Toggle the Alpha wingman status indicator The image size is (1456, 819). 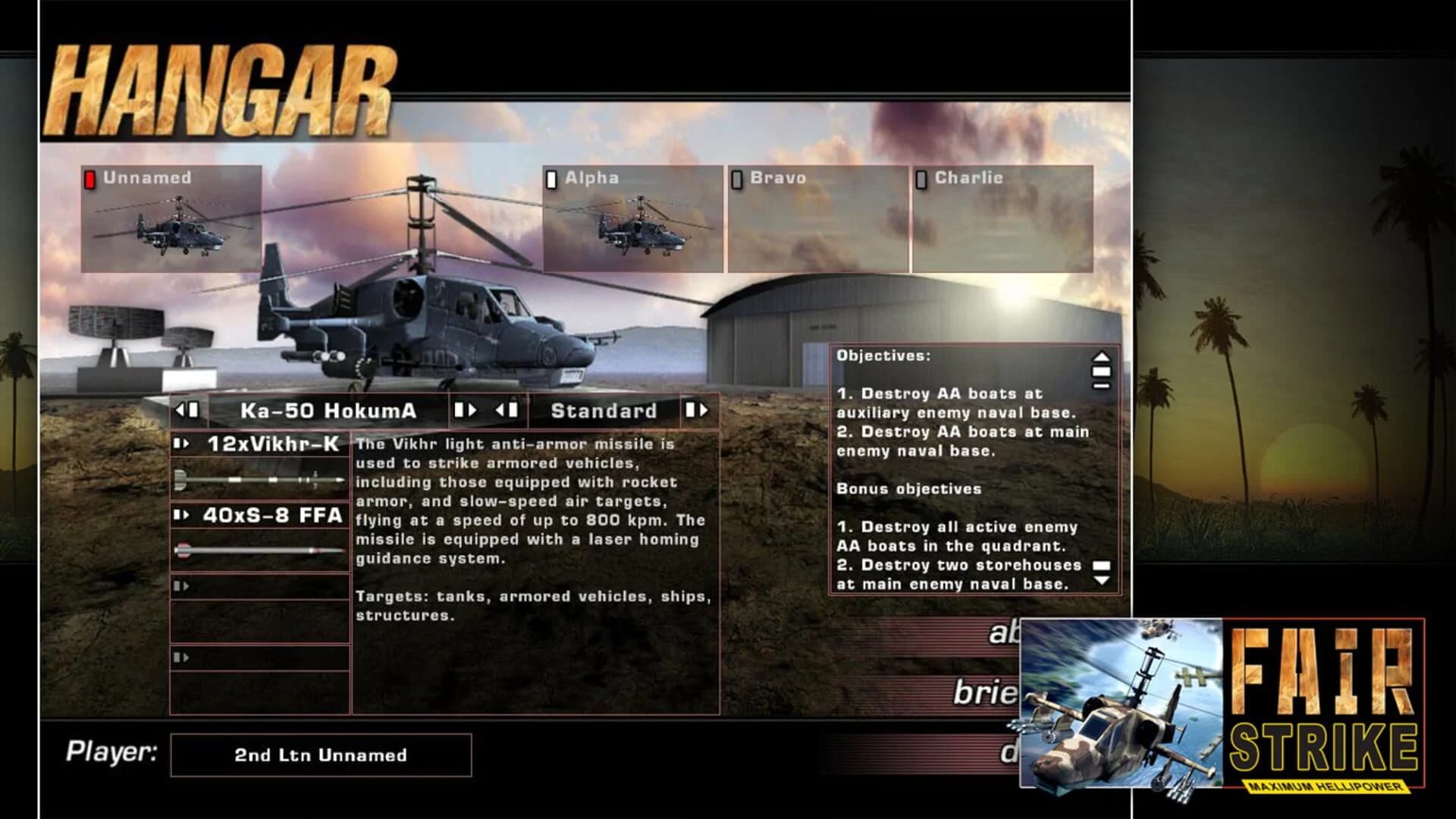pos(551,179)
